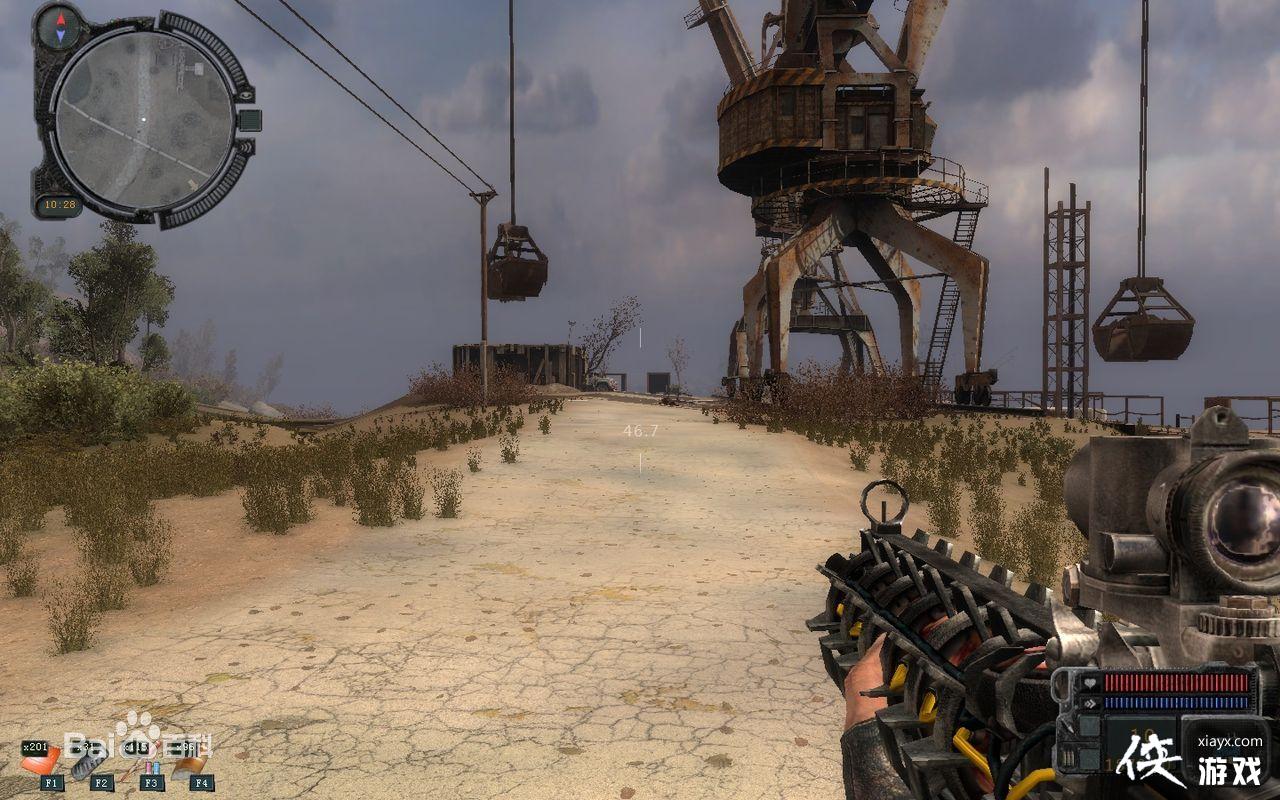Select the F2 bandage quick slot
This screenshot has height=800, width=1280.
coord(92,763)
